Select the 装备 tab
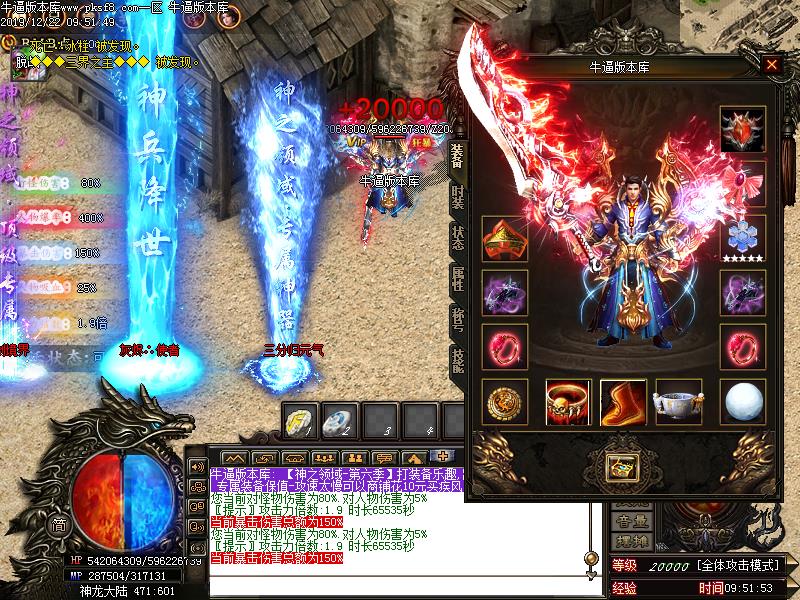The height and width of the screenshot is (600, 800). [x=457, y=153]
